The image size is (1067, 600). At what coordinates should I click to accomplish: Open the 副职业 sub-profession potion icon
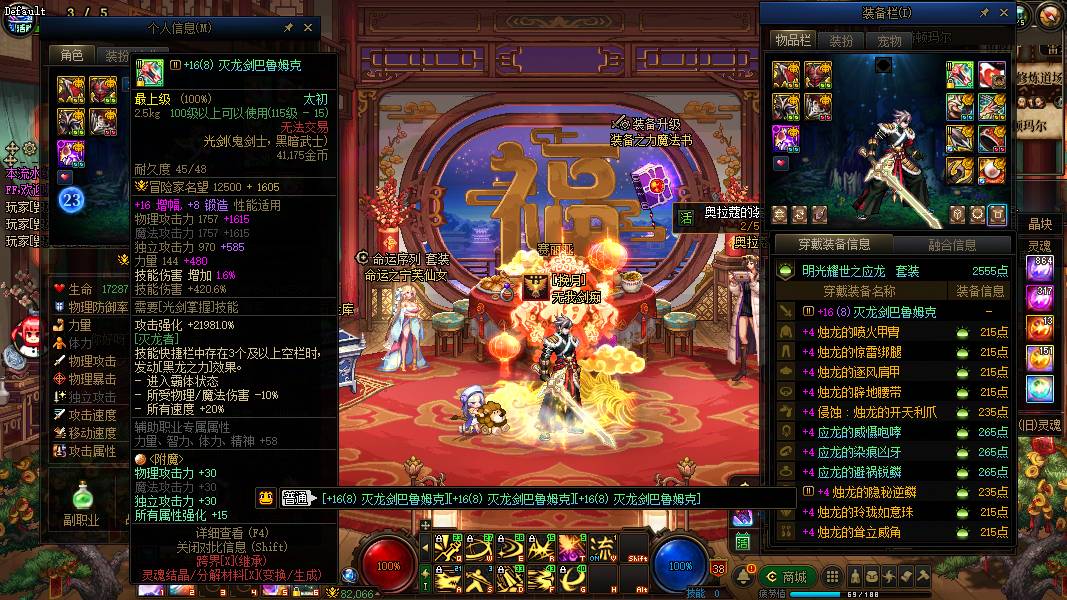pos(82,497)
